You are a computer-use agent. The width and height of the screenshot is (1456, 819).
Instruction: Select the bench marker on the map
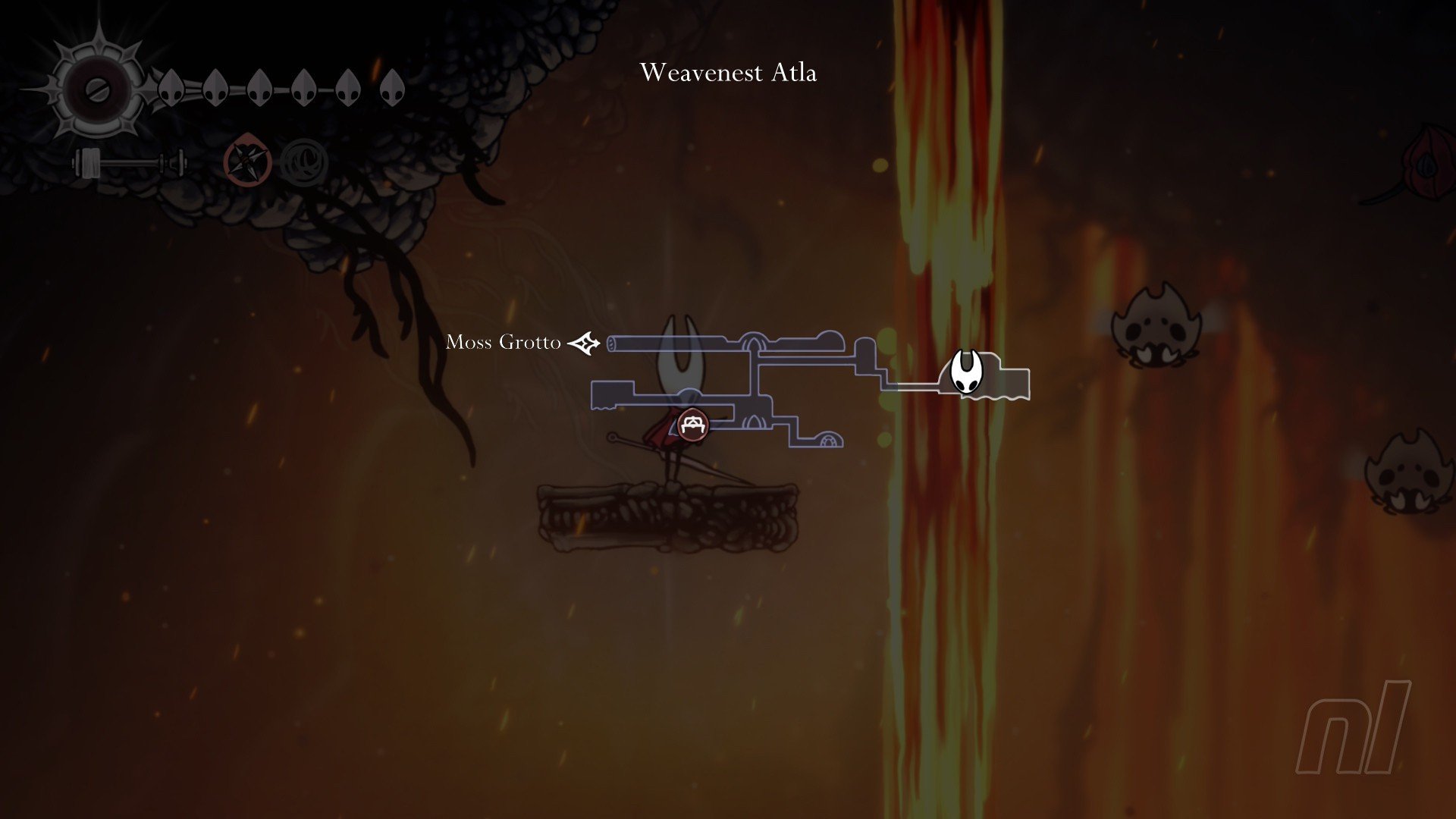coord(692,425)
